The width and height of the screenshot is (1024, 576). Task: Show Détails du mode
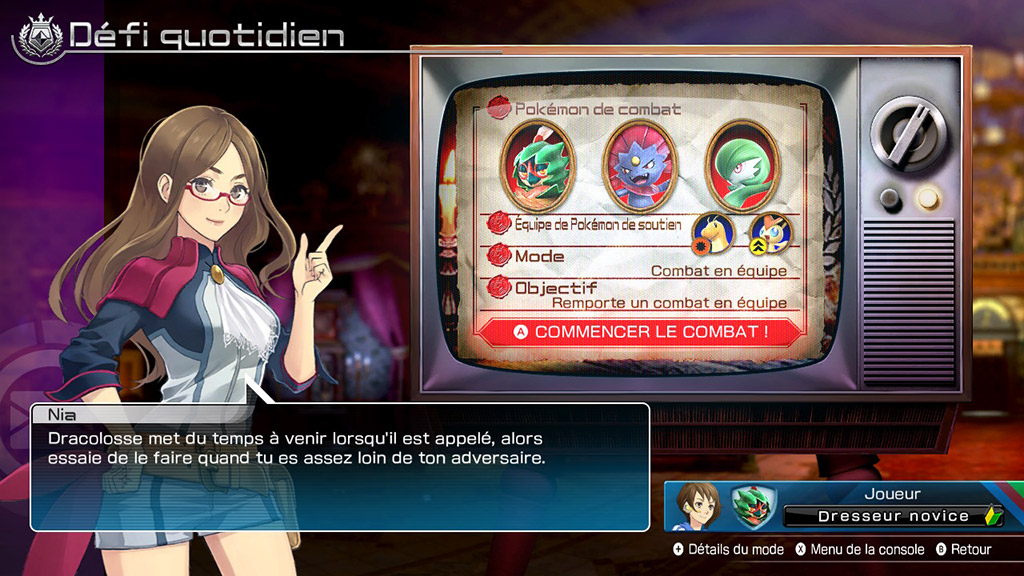click(729, 549)
